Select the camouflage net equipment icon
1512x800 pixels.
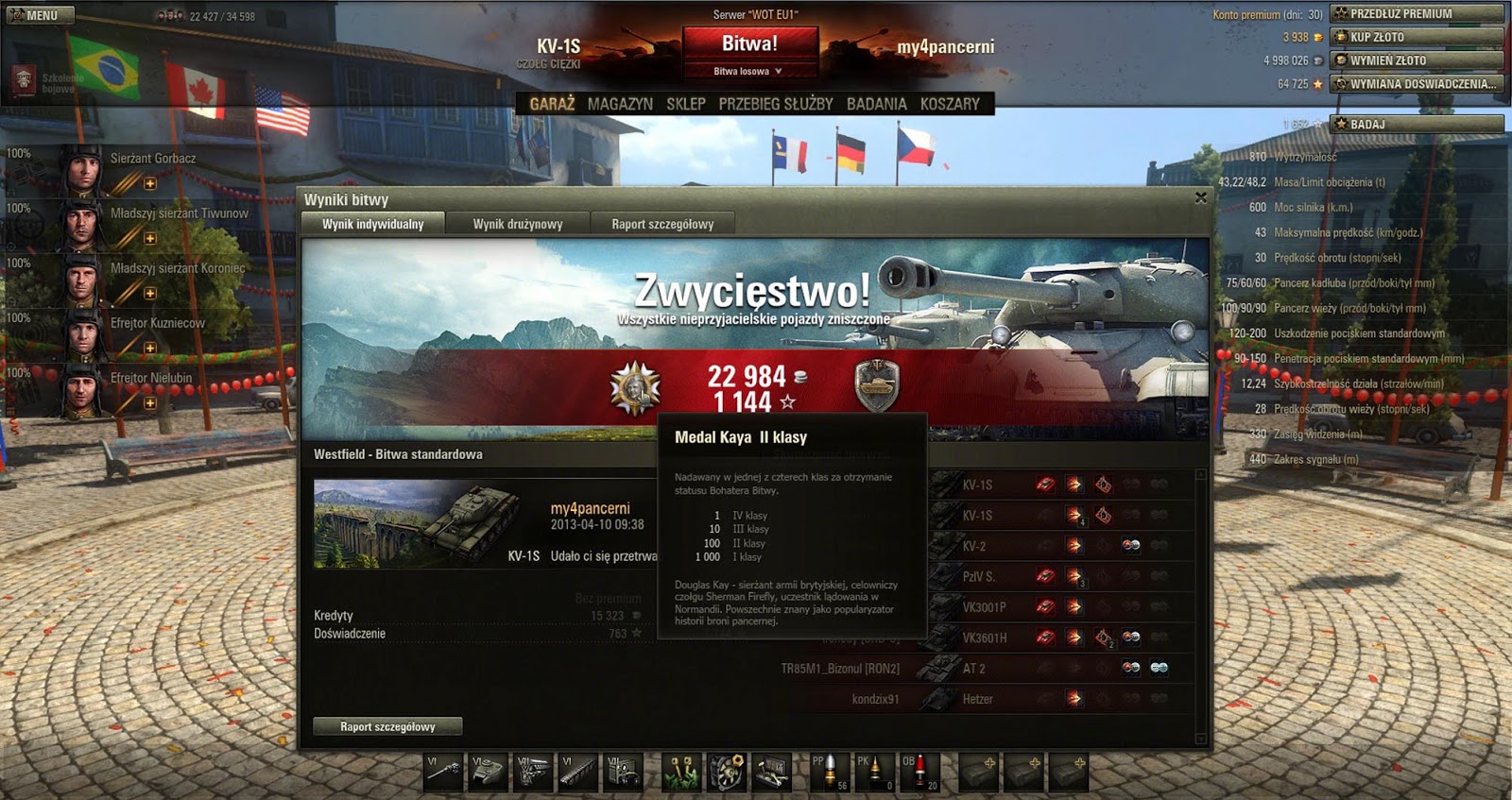coord(683,773)
